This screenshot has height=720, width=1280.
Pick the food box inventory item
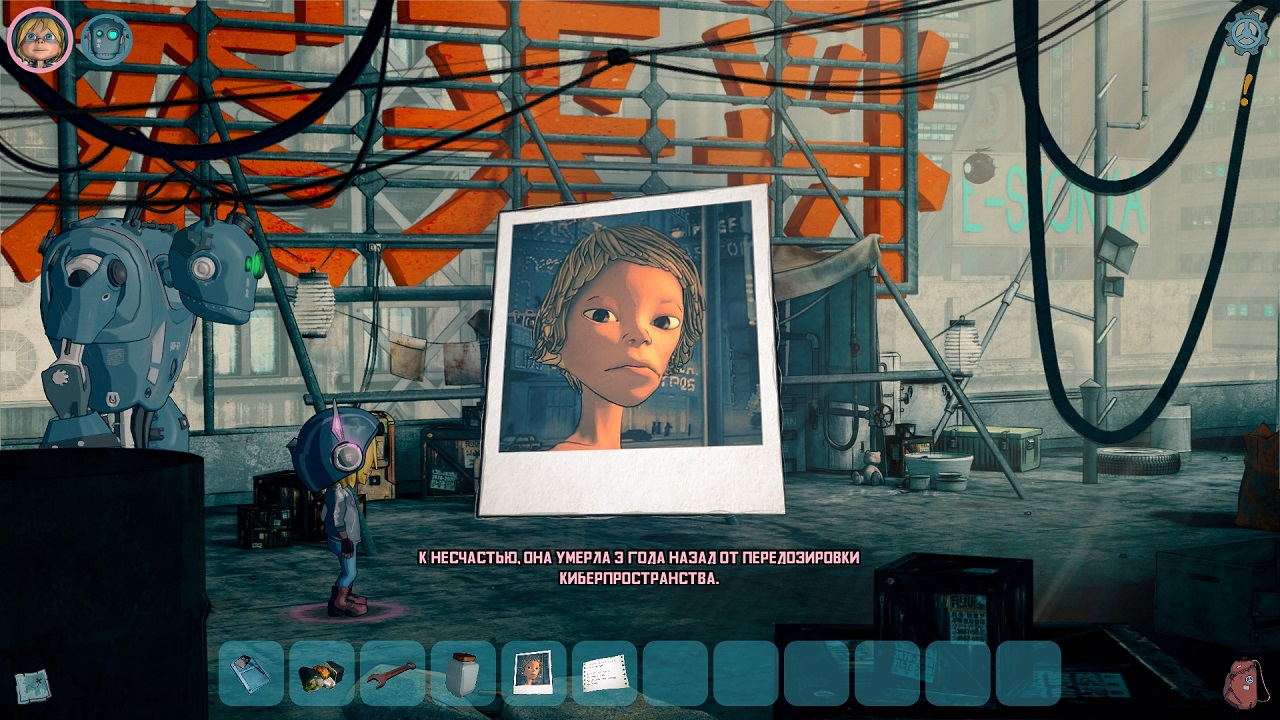coord(321,673)
